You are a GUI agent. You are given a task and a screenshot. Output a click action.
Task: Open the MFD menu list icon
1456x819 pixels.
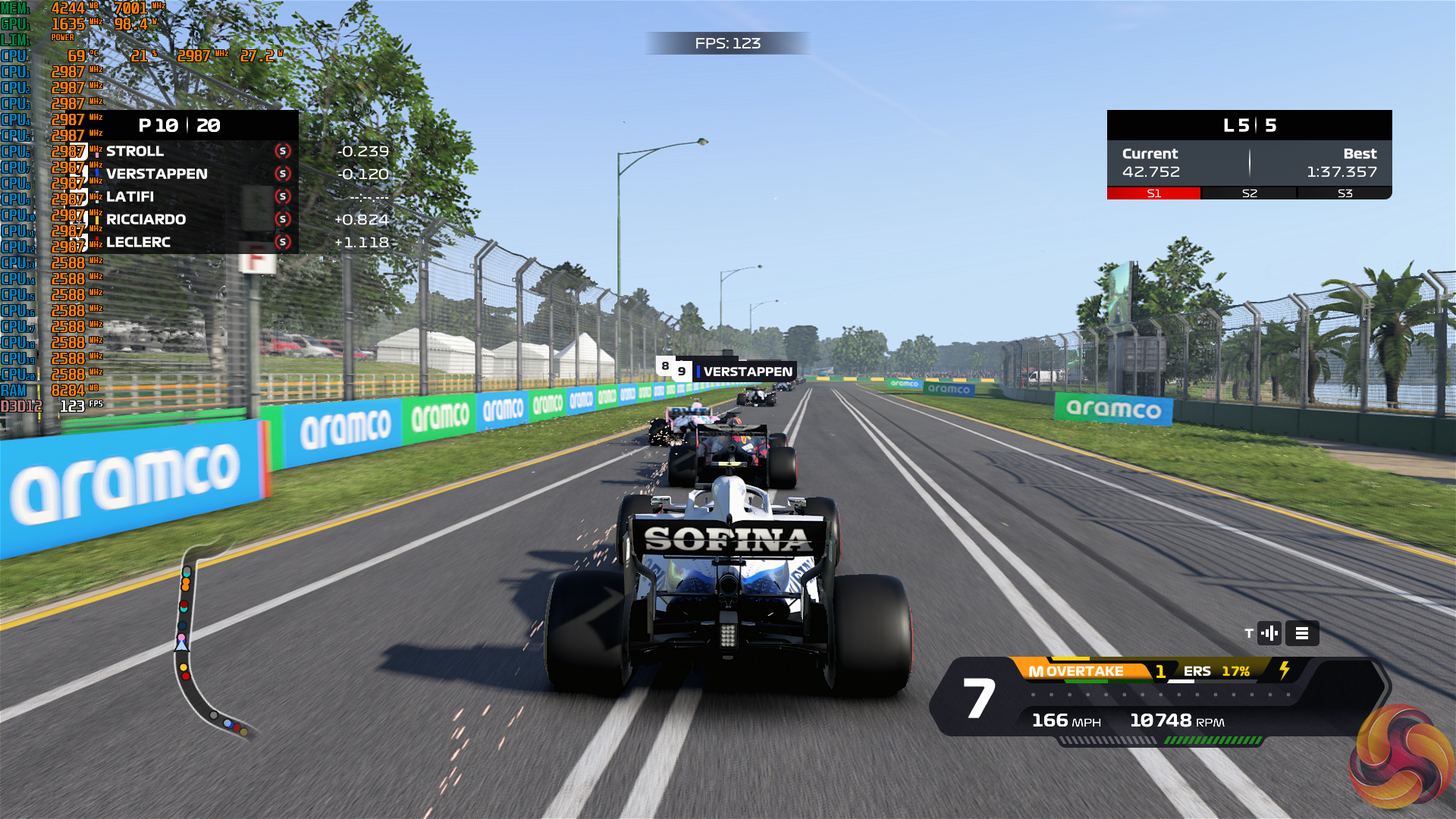coord(1302,633)
